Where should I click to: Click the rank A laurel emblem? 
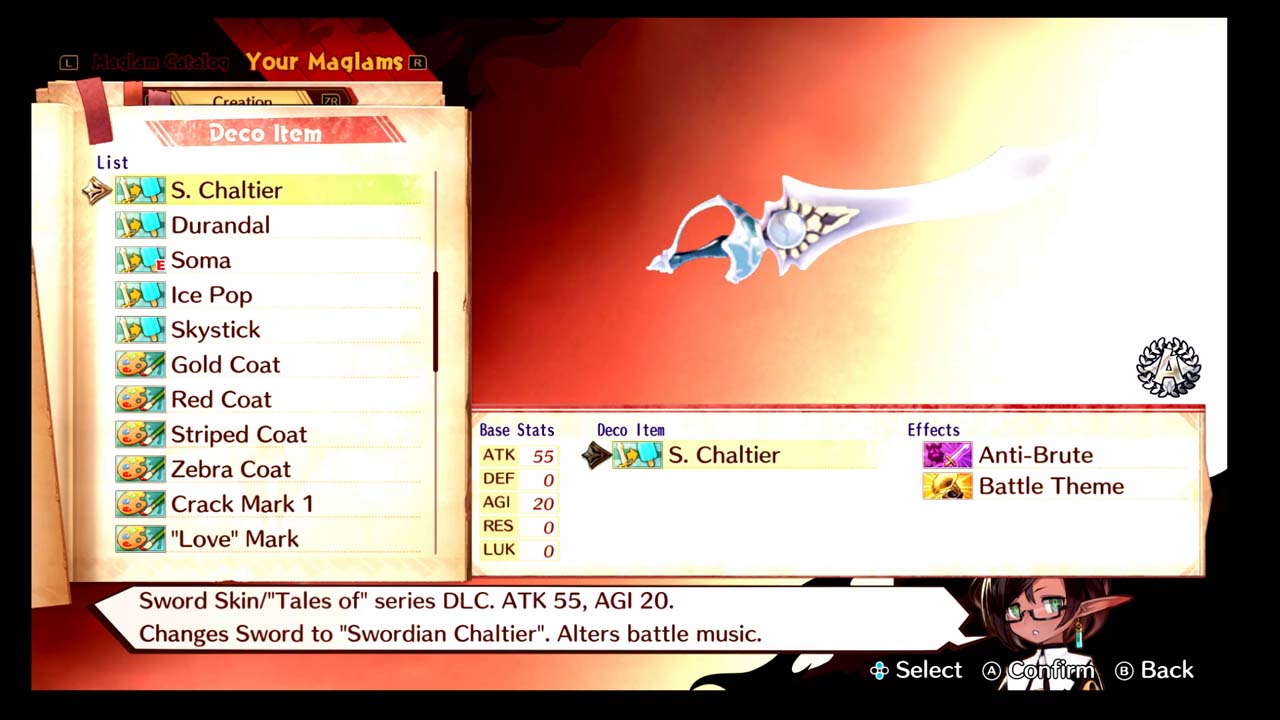click(x=1168, y=366)
